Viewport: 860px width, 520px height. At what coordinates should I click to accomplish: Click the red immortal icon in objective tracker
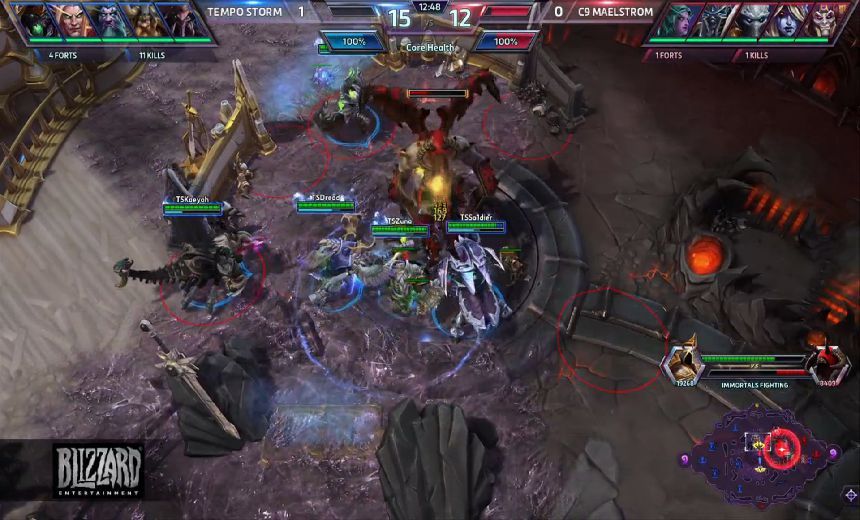coord(826,363)
